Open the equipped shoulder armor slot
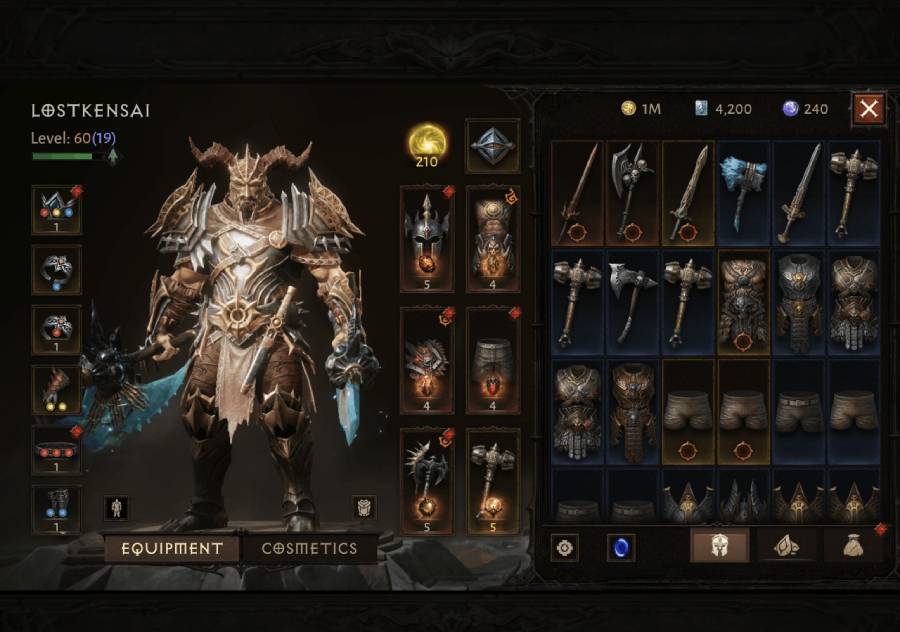This screenshot has height=632, width=900. [x=426, y=360]
